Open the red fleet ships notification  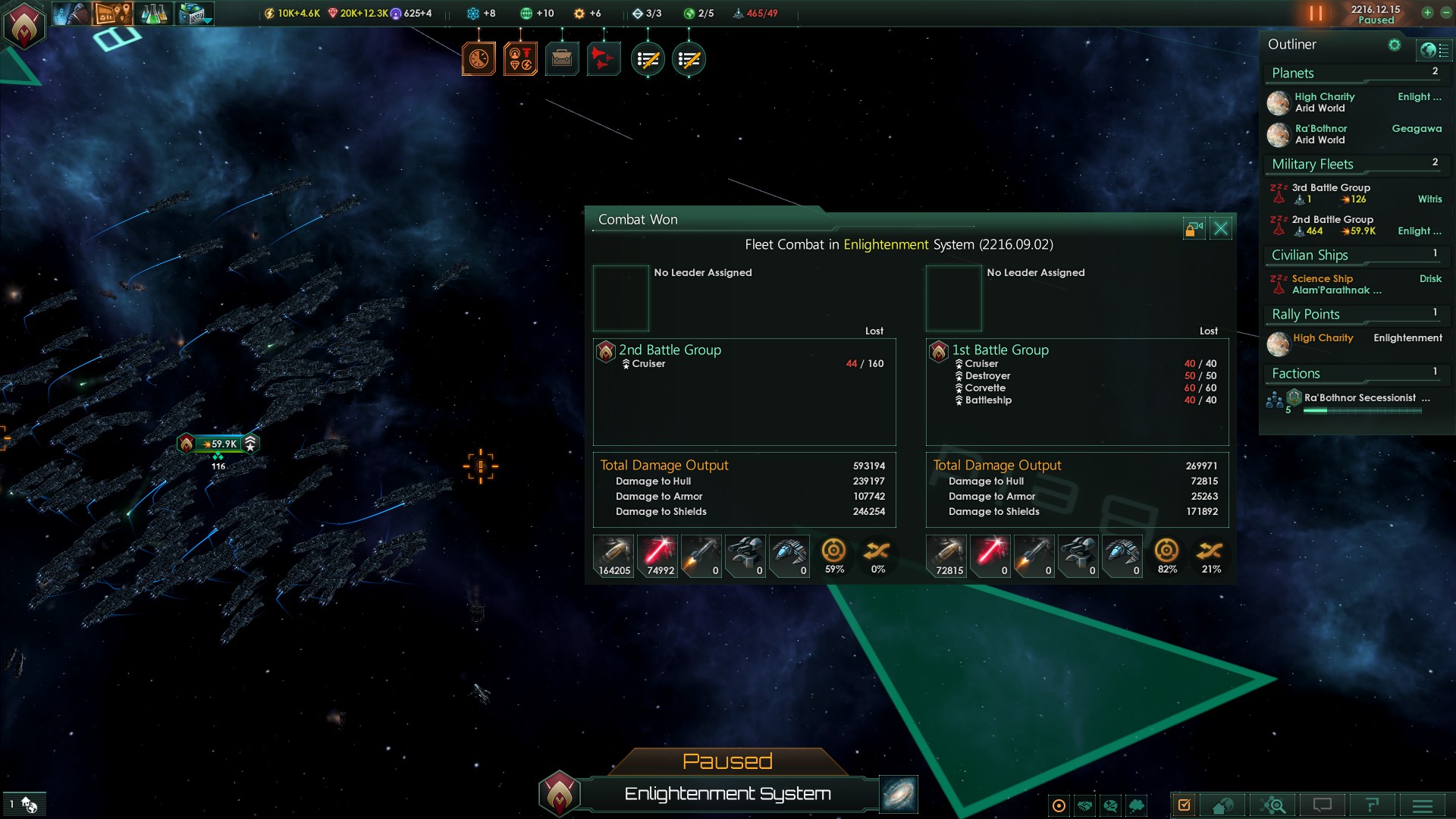(x=604, y=58)
